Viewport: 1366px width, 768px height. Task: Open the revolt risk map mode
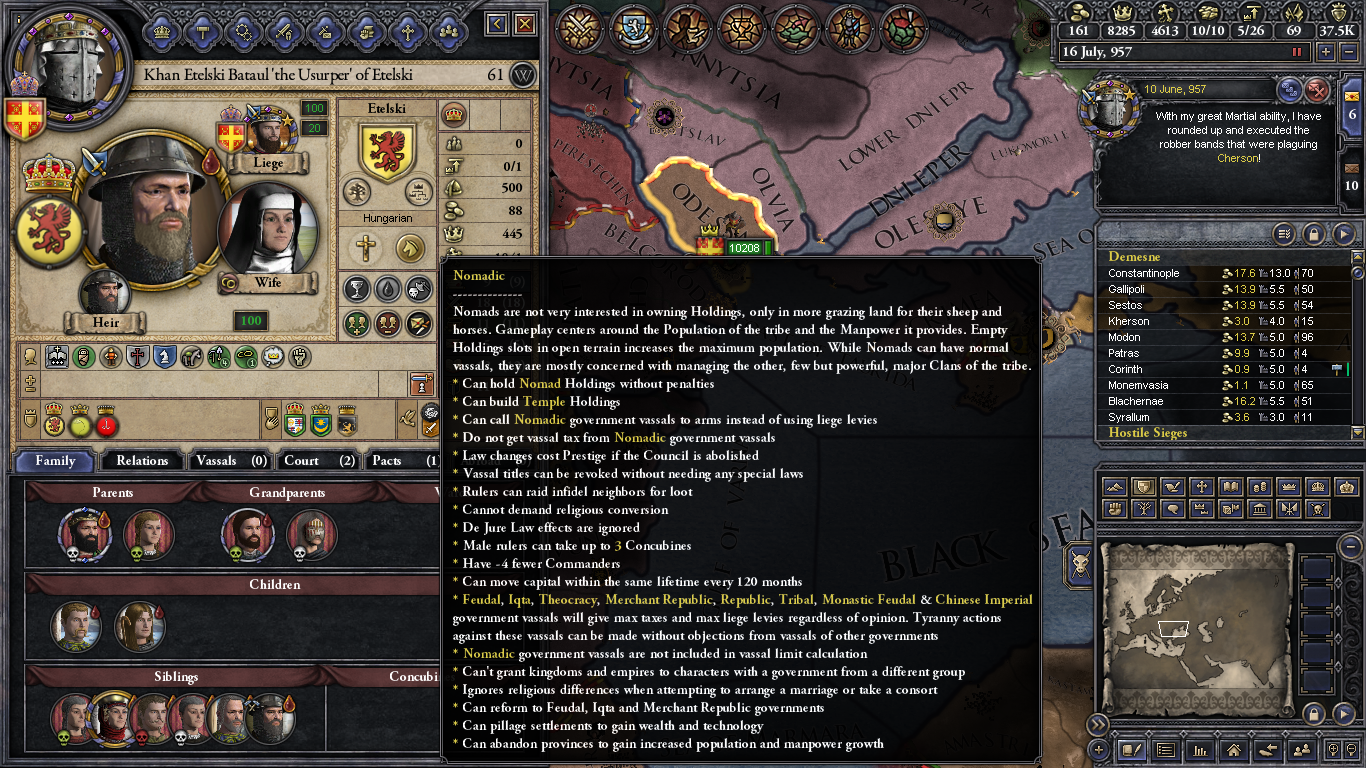click(1115, 508)
